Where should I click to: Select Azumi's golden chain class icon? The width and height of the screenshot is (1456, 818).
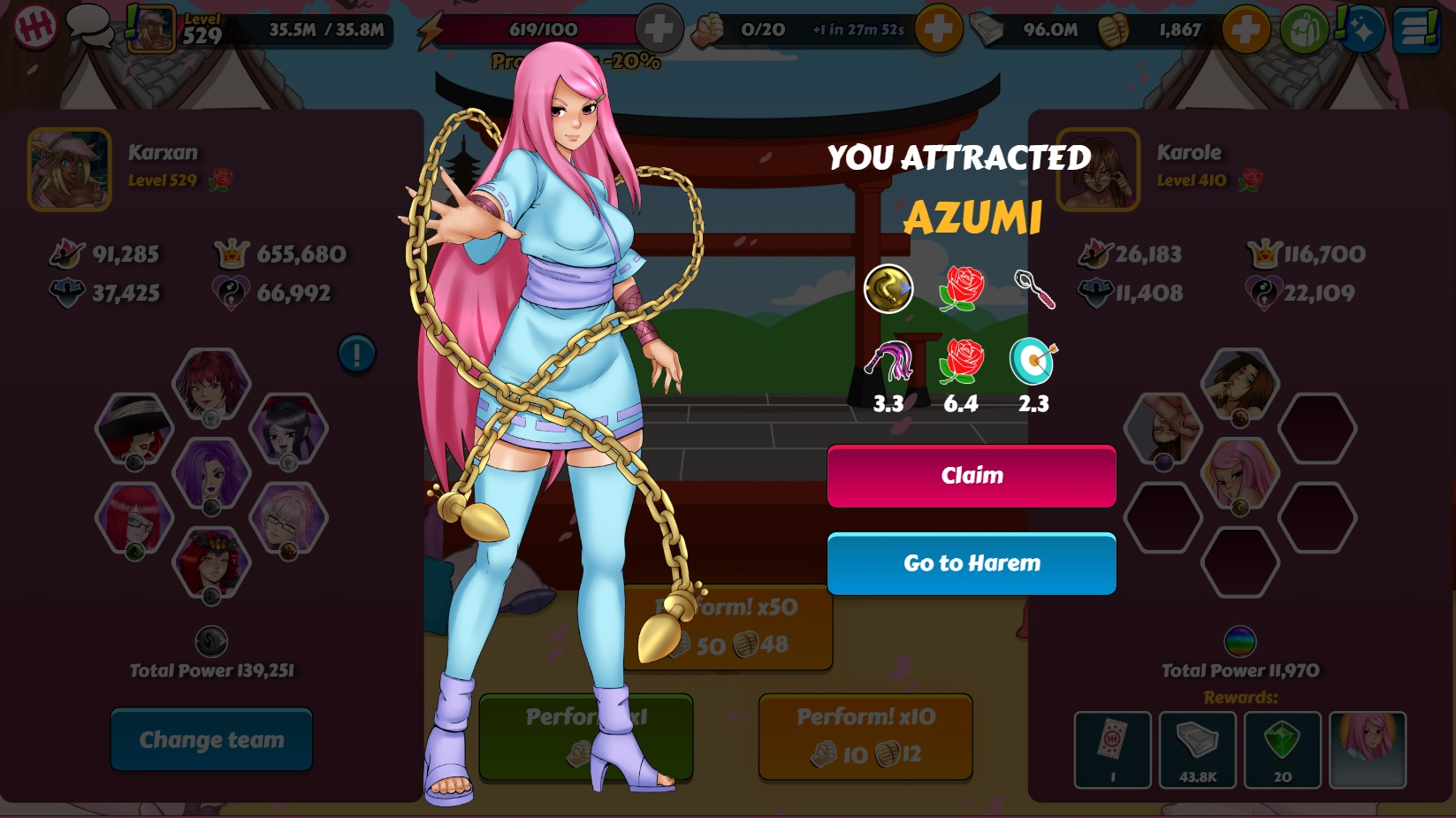click(x=888, y=288)
